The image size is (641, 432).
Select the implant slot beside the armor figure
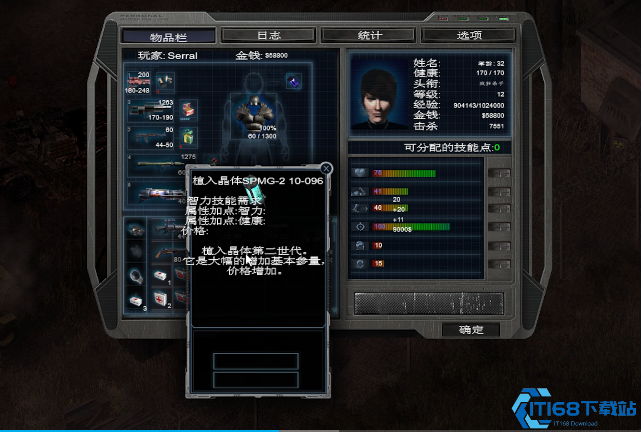[294, 82]
